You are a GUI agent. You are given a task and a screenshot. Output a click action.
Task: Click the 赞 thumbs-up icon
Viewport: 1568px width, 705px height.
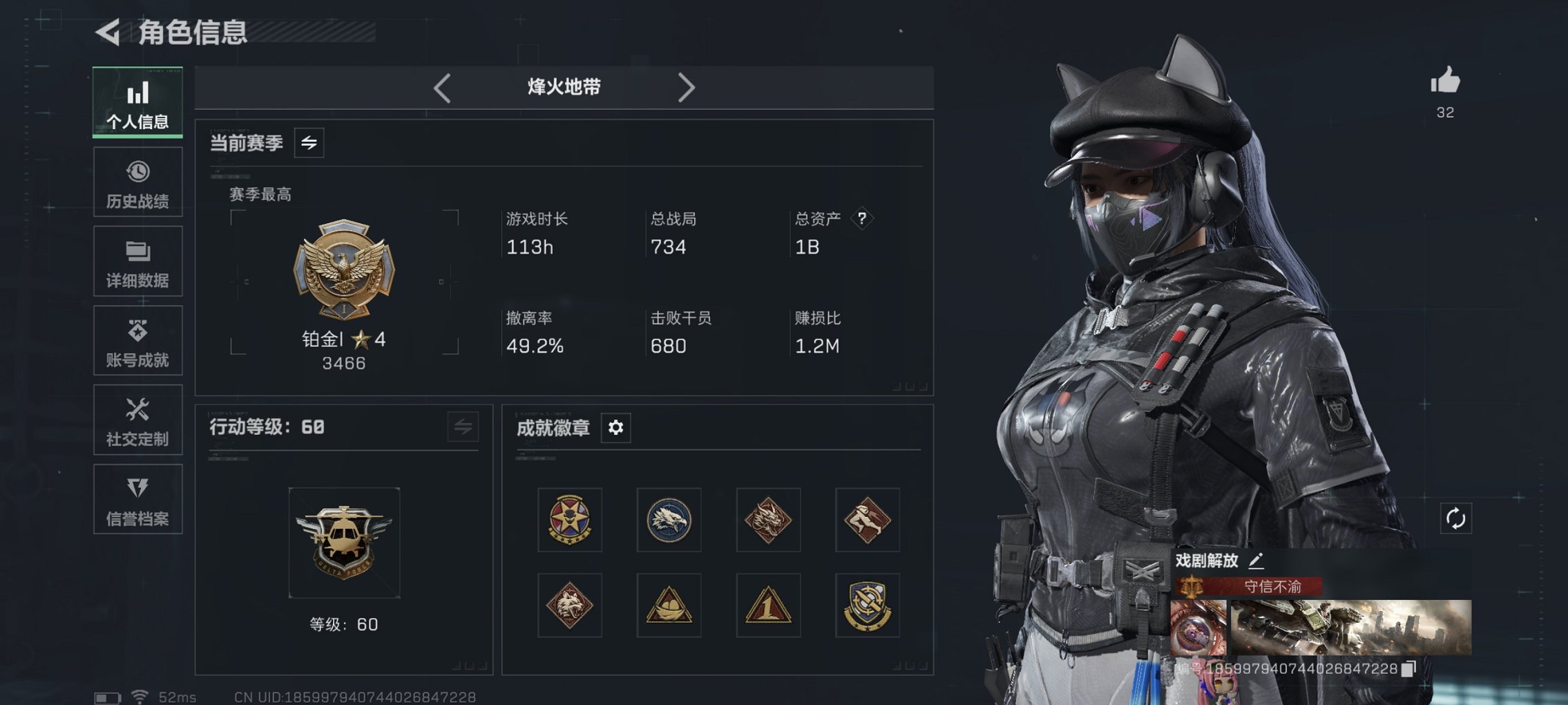(x=1446, y=81)
